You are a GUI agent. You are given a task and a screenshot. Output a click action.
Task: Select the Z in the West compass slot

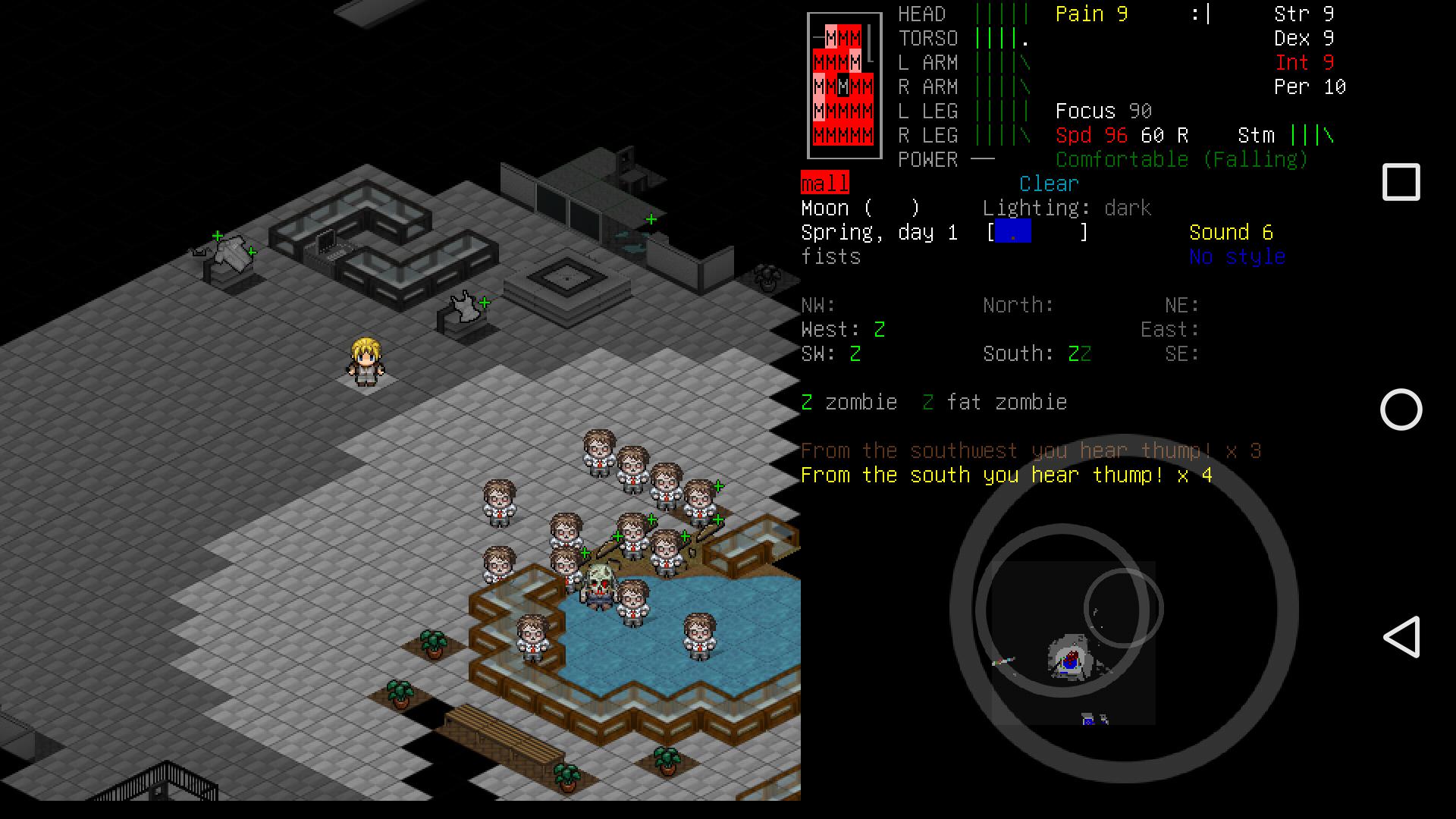click(x=880, y=329)
